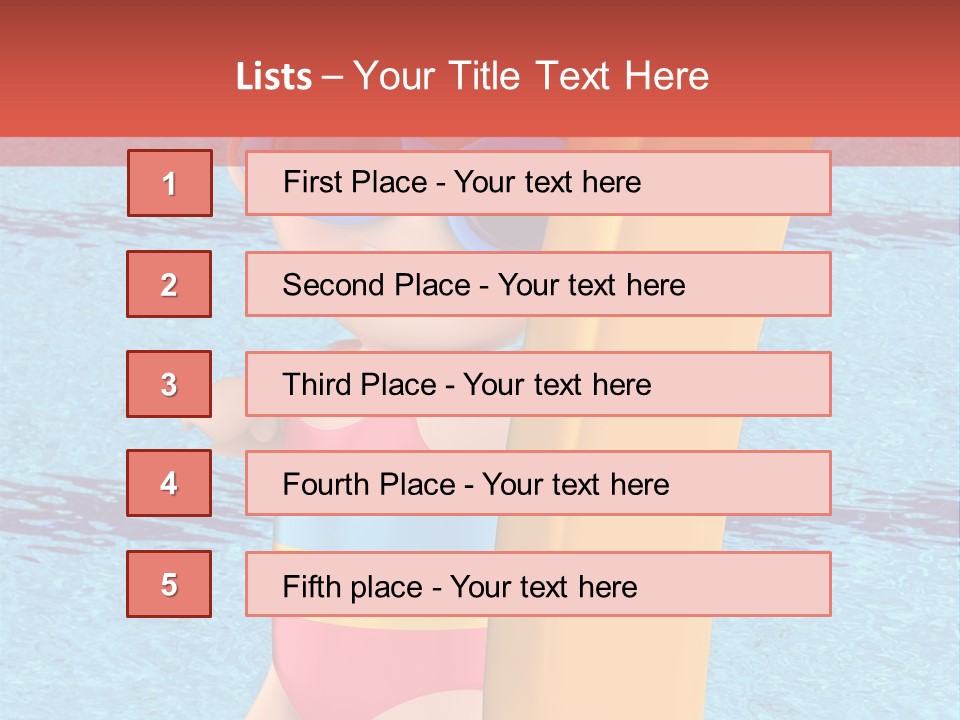
Task: Choose the Fourth Place text row
Action: click(x=538, y=484)
